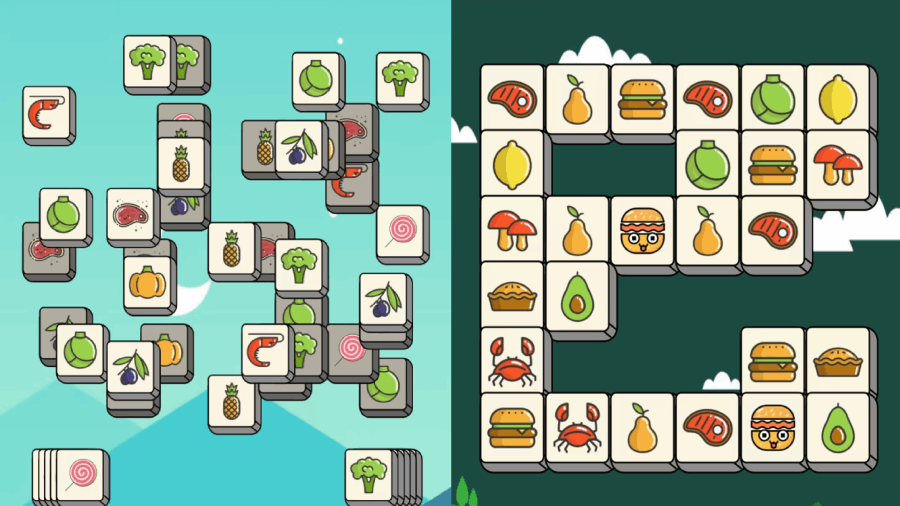Select the face burger tile between two pears
The height and width of the screenshot is (506, 900).
pyautogui.click(x=642, y=229)
